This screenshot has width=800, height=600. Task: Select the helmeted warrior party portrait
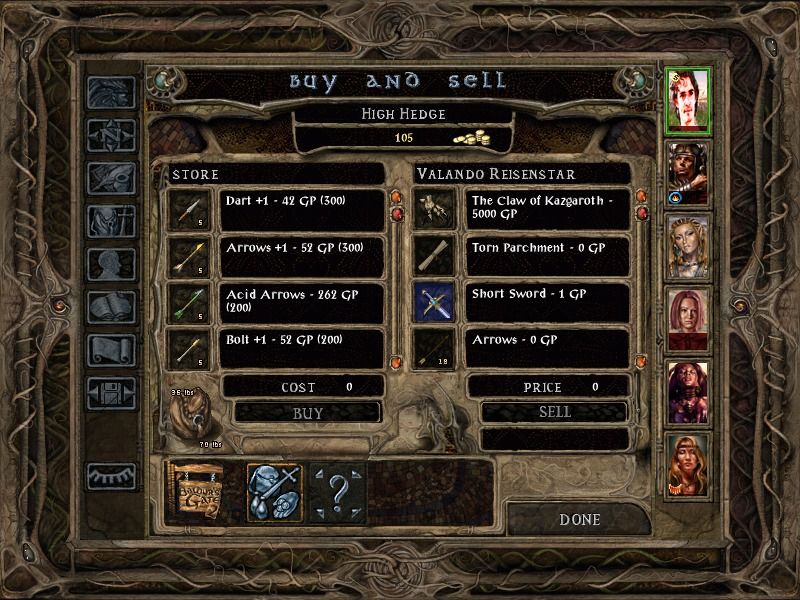pyautogui.click(x=688, y=171)
